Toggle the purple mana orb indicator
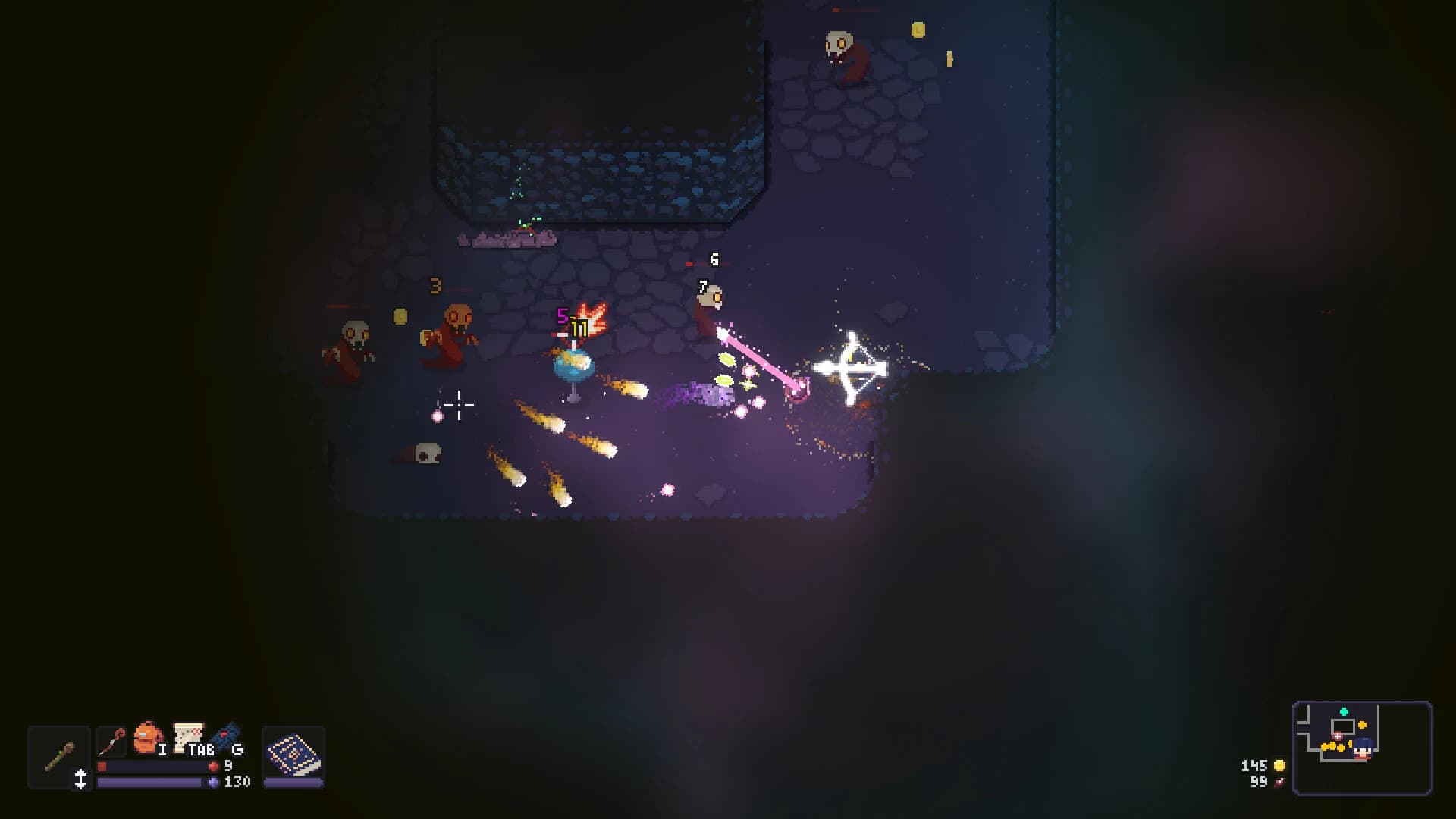This screenshot has width=1456, height=819. click(214, 783)
